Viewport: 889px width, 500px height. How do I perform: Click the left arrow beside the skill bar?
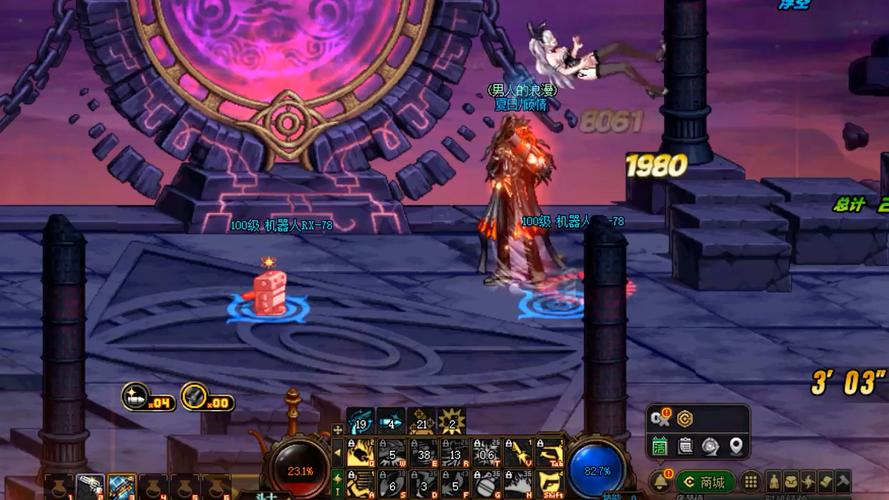tap(338, 452)
